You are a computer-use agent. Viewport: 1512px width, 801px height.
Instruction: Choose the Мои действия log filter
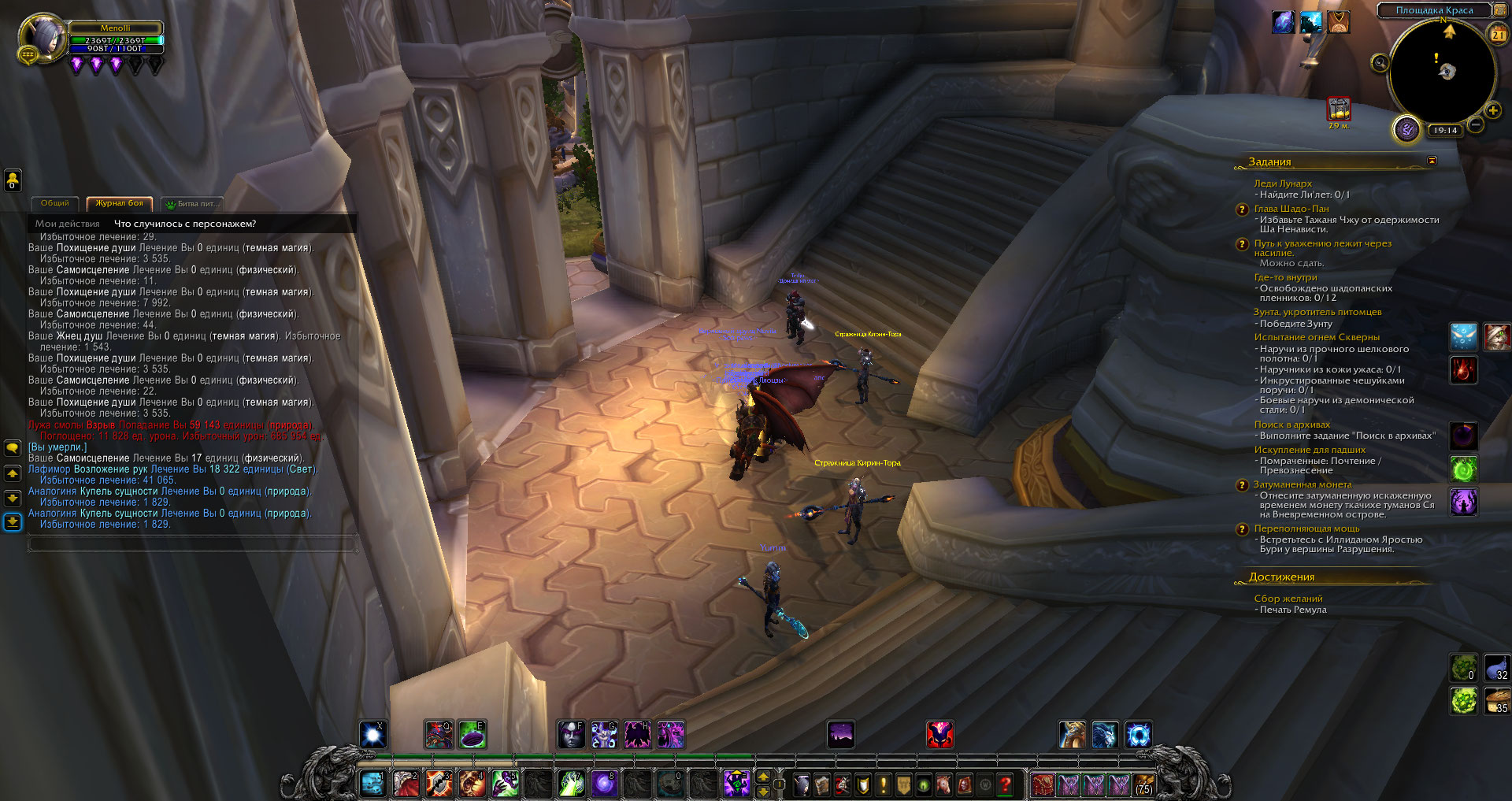pos(68,224)
